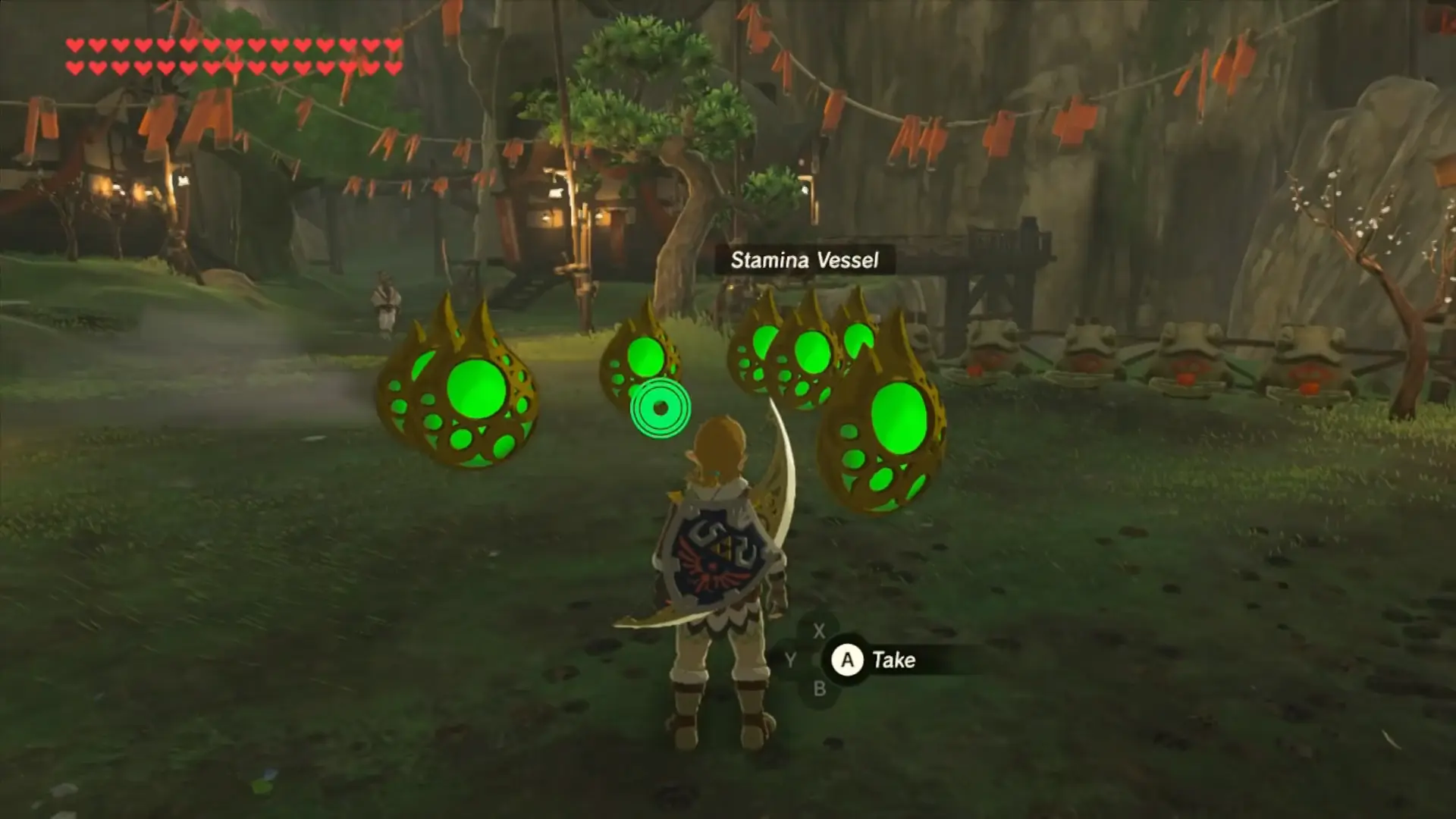Click the Y button indicator left of A
This screenshot has width=1456, height=819.
[790, 658]
